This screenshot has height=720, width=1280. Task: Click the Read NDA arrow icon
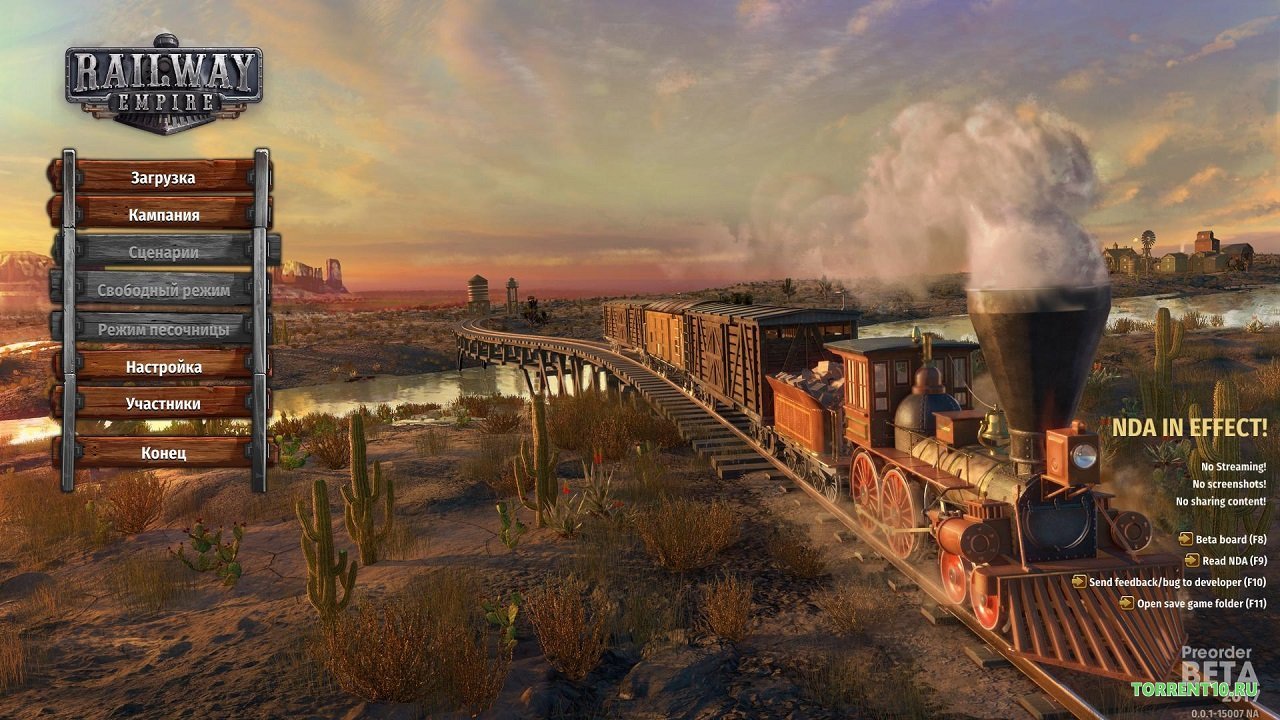point(1192,561)
